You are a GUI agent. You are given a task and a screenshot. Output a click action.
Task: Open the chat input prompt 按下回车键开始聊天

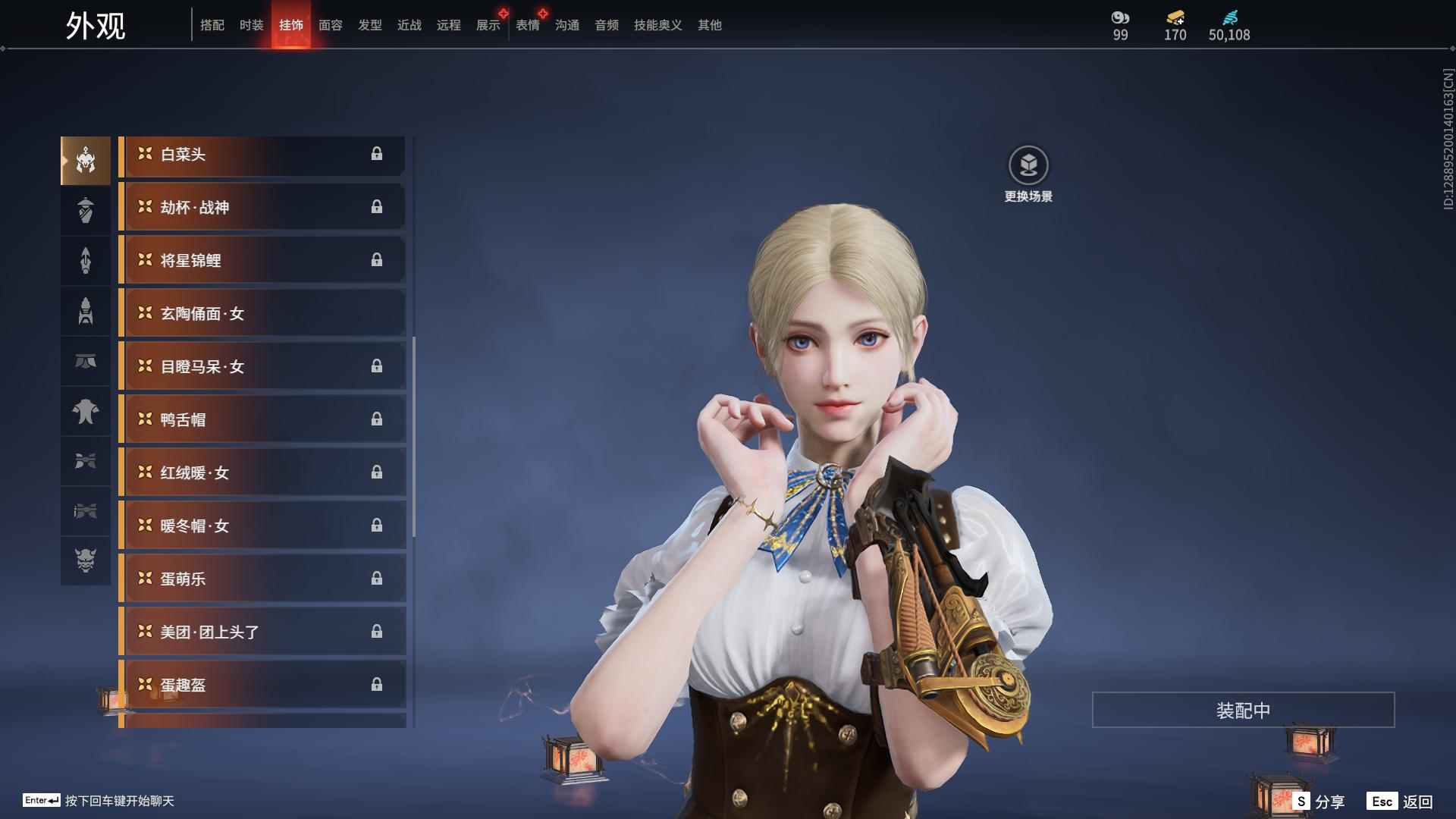point(119,801)
